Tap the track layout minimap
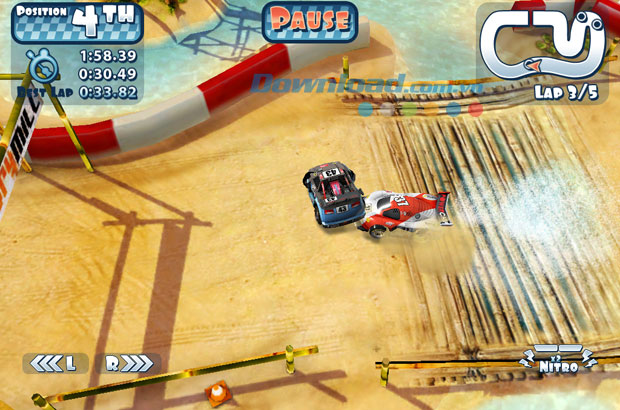This screenshot has height=410, width=620. click(543, 44)
